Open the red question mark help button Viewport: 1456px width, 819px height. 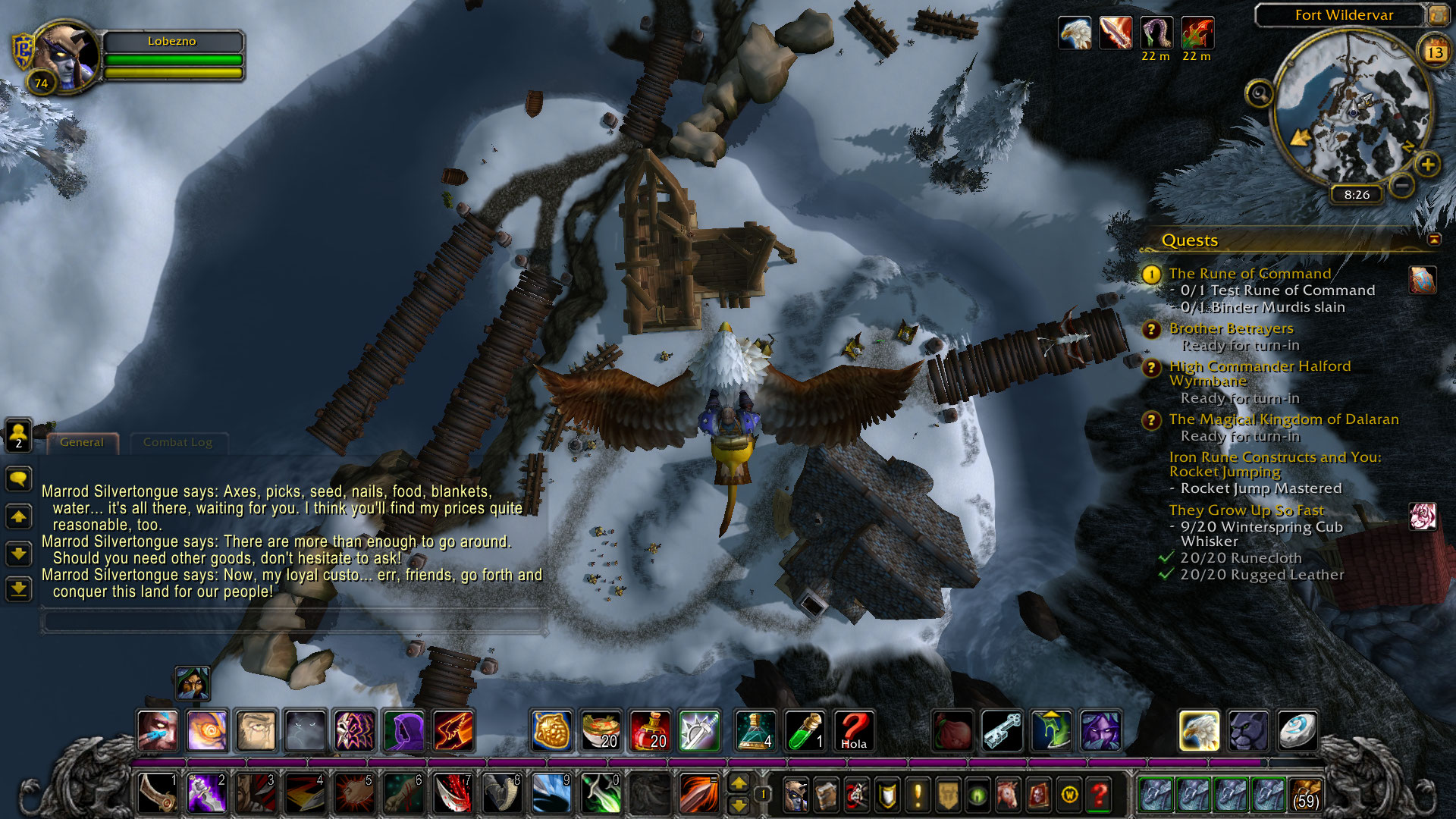(1099, 795)
